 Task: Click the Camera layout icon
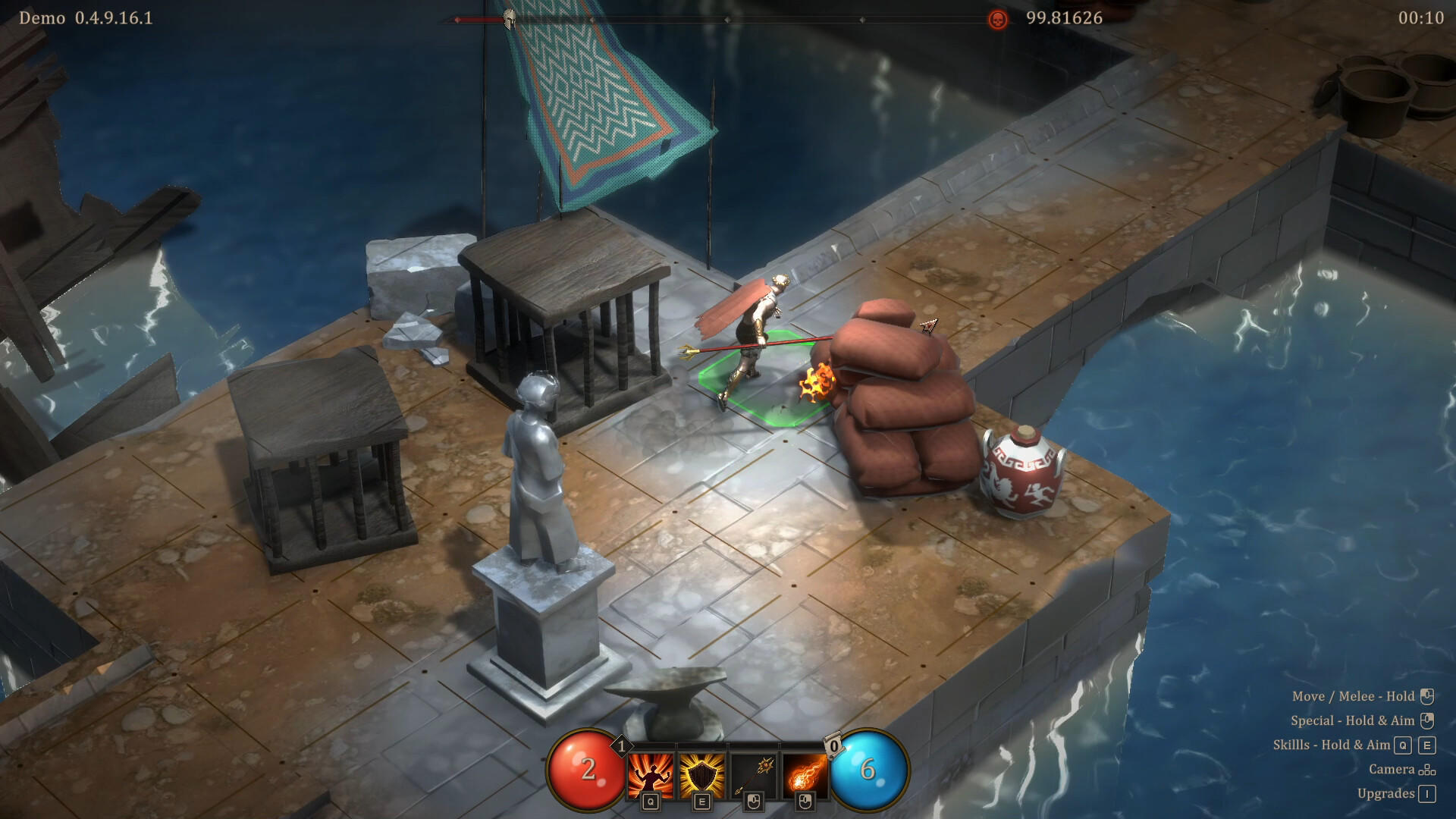(x=1427, y=770)
